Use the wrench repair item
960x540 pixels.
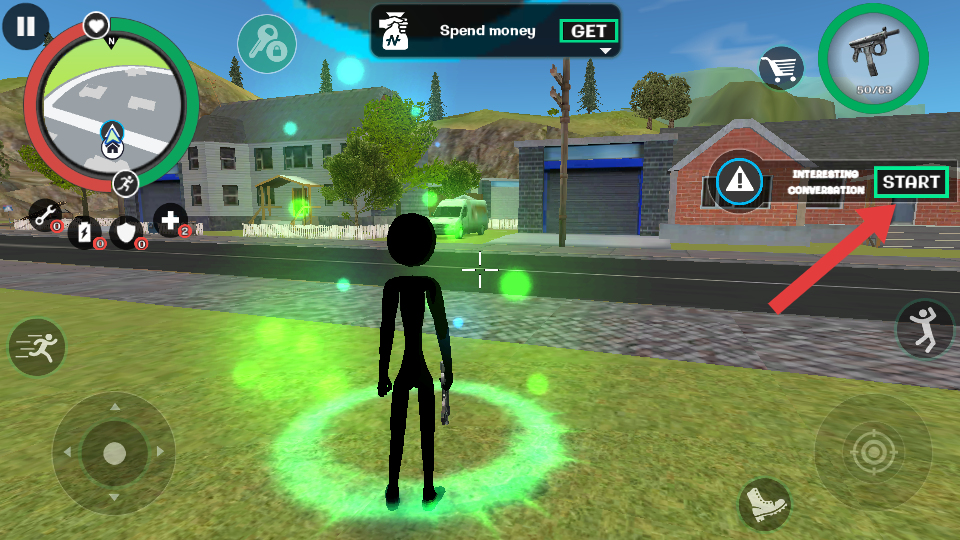tap(45, 214)
